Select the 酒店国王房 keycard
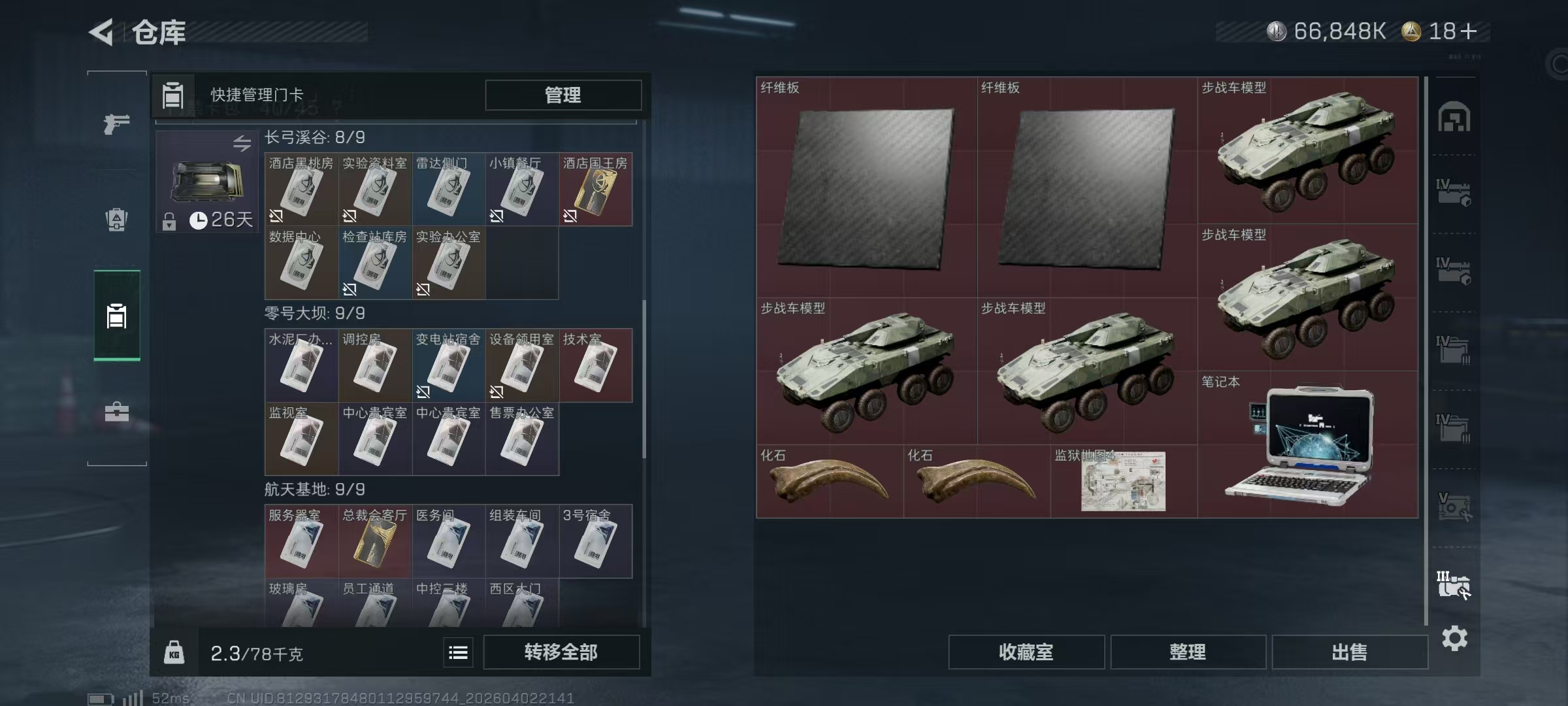Viewport: 1568px width, 706px height. (595, 190)
